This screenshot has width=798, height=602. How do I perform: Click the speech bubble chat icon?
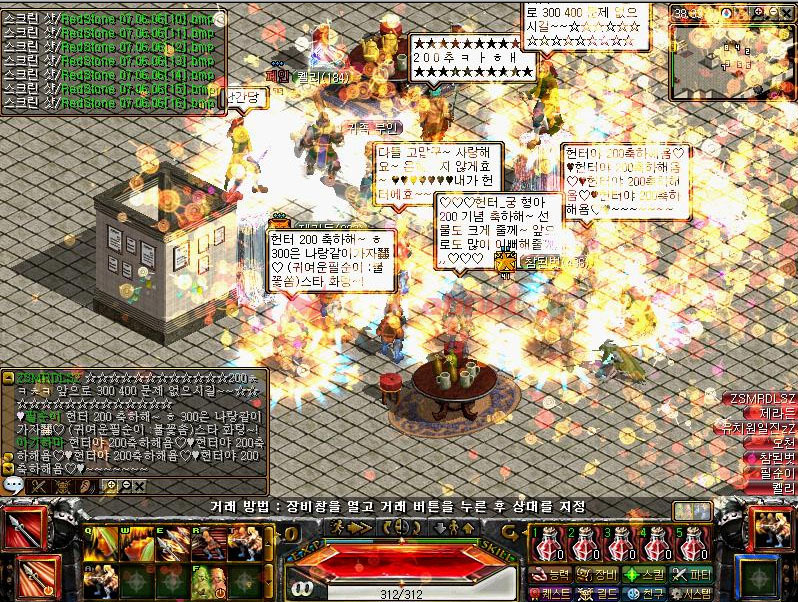(13, 485)
